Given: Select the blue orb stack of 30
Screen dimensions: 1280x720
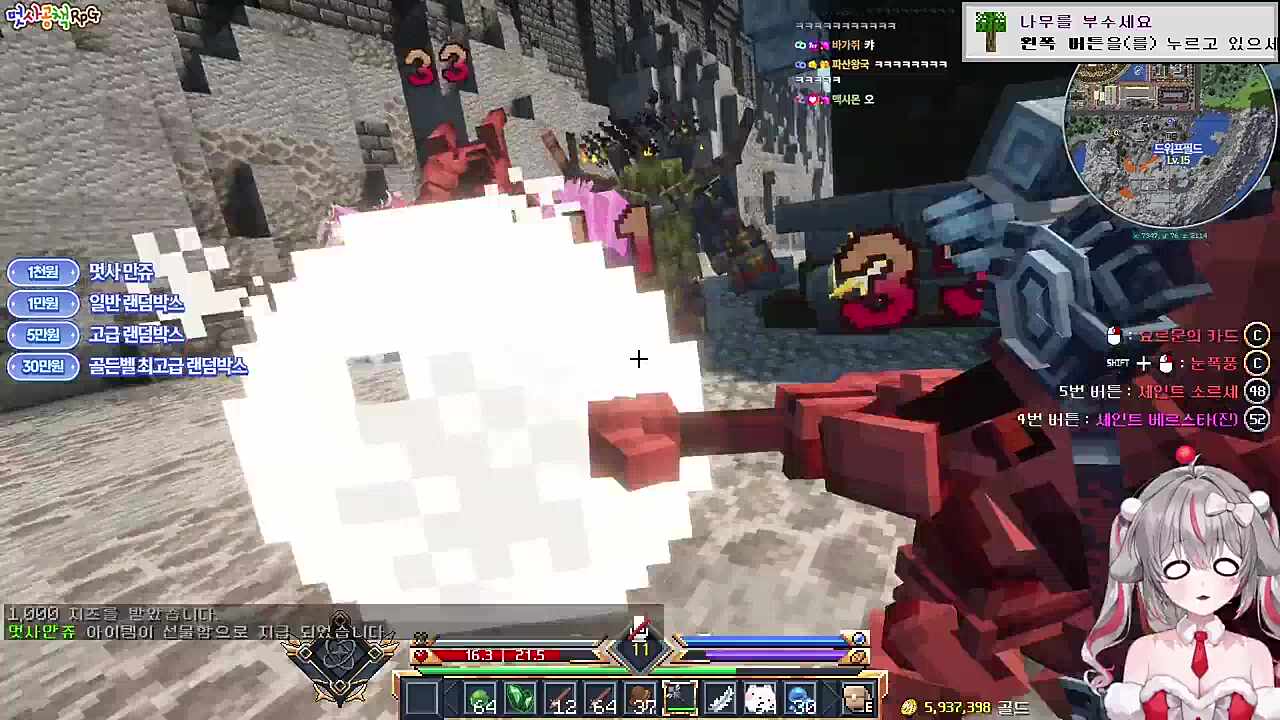Looking at the screenshot, I should tap(800, 700).
